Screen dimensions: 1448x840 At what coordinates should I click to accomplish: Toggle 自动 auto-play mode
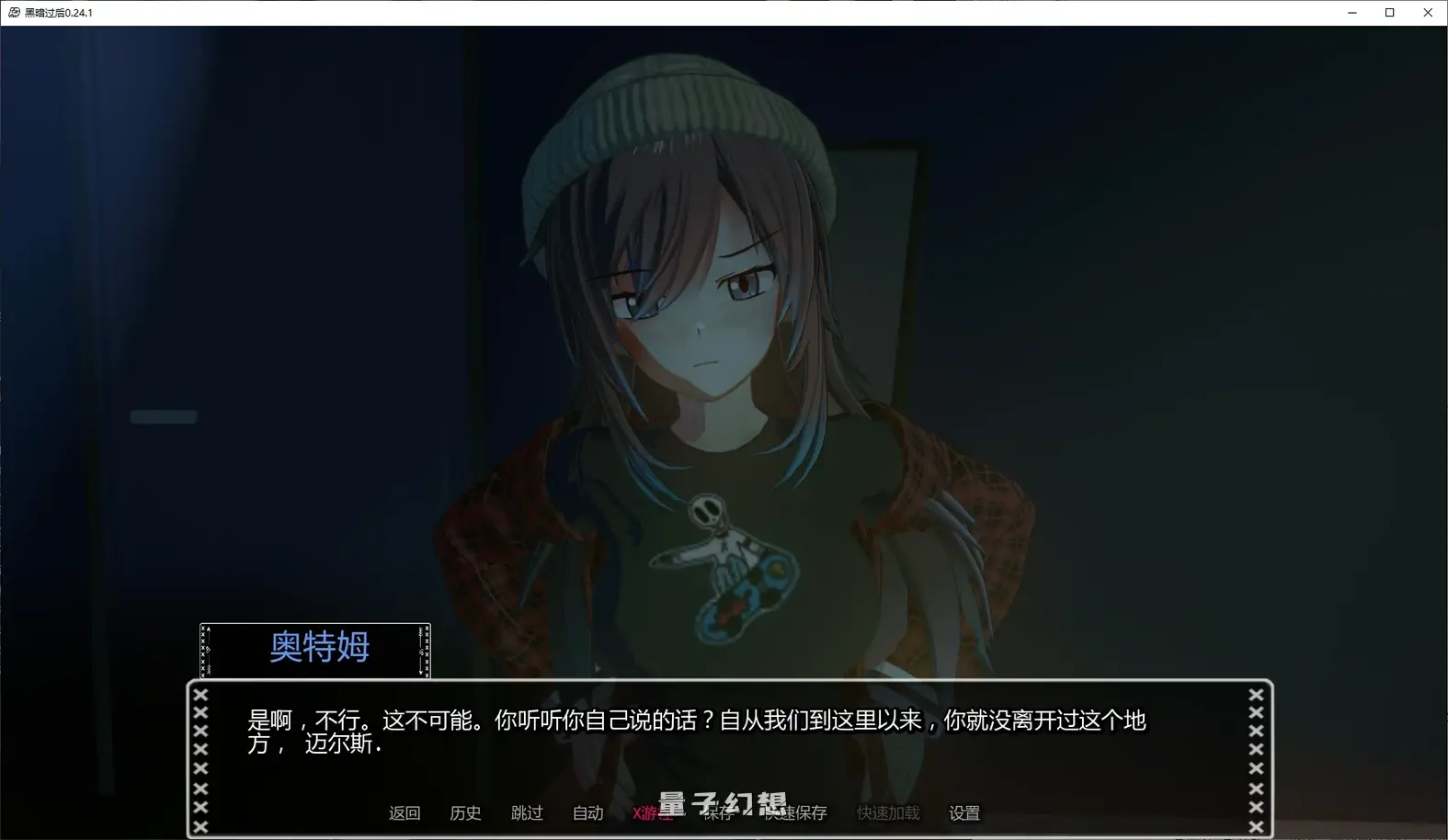[x=587, y=812]
